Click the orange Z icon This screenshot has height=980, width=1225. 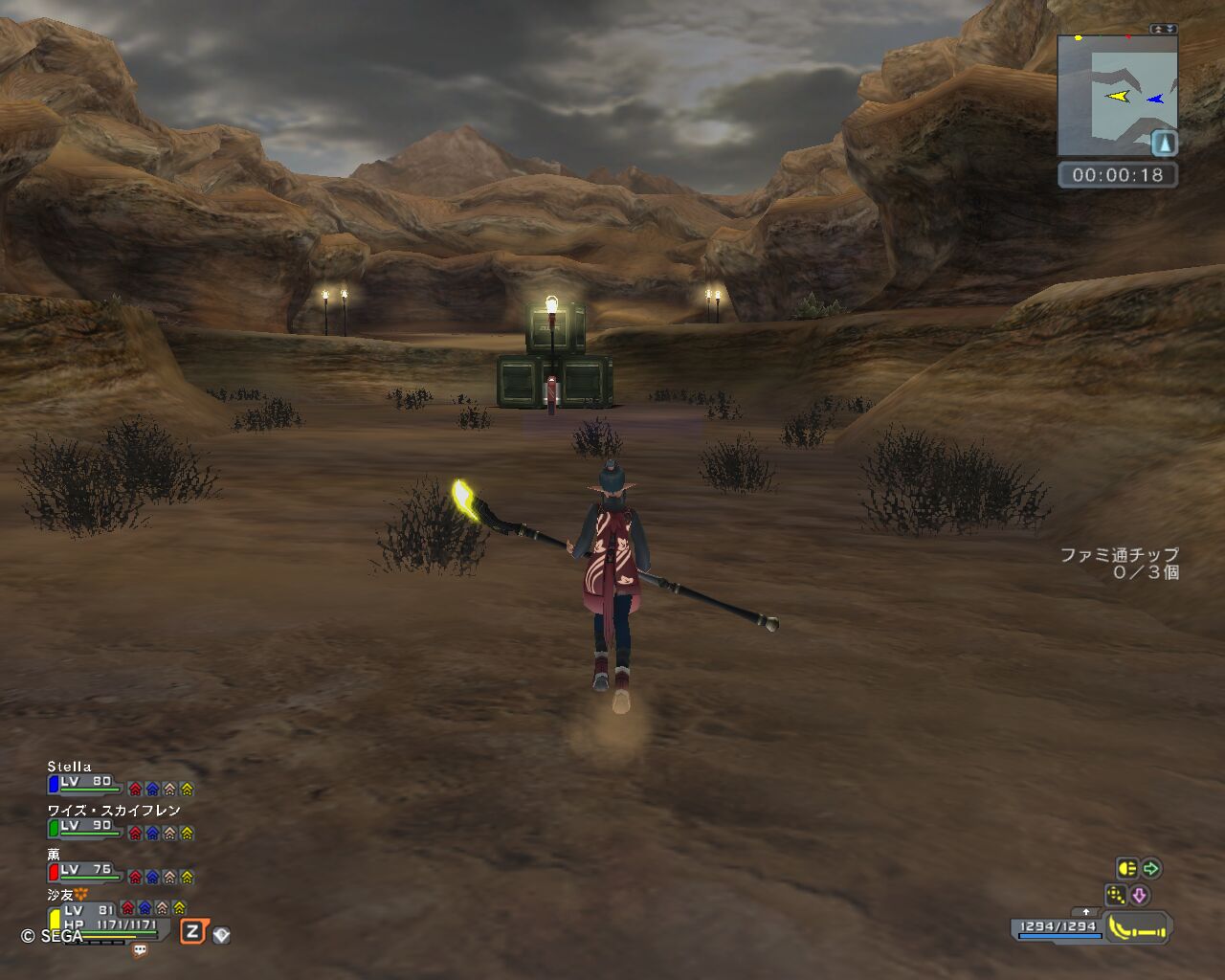point(192,931)
